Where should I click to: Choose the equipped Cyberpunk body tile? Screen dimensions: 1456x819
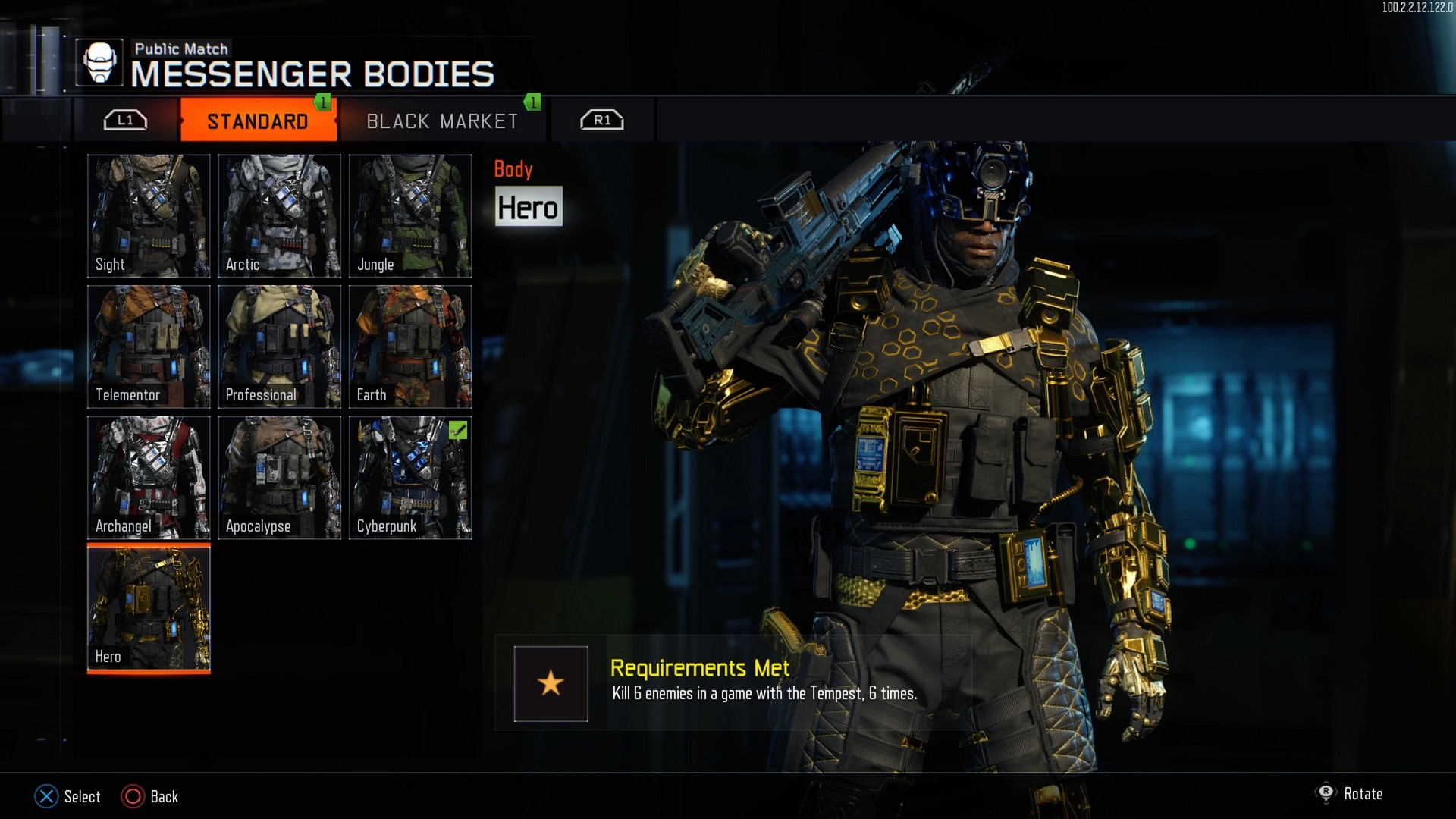pyautogui.click(x=410, y=478)
